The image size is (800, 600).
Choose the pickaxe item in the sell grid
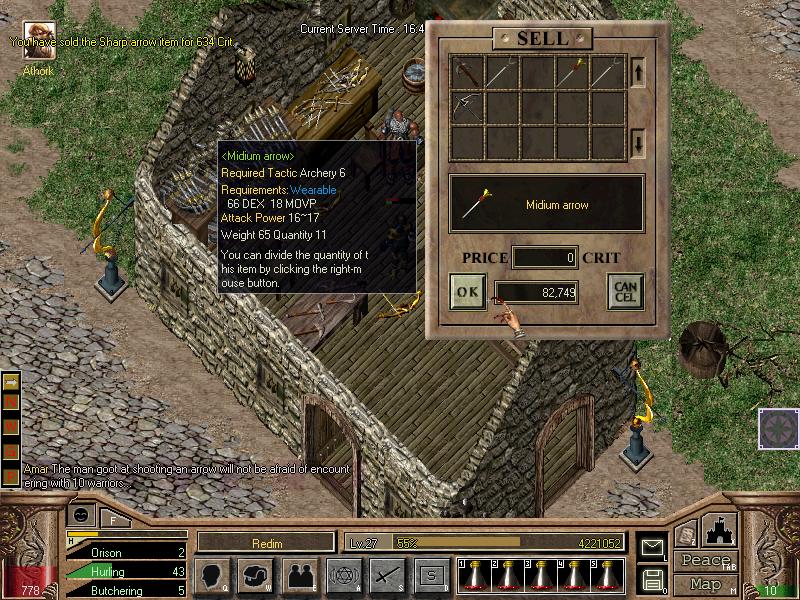(x=467, y=73)
